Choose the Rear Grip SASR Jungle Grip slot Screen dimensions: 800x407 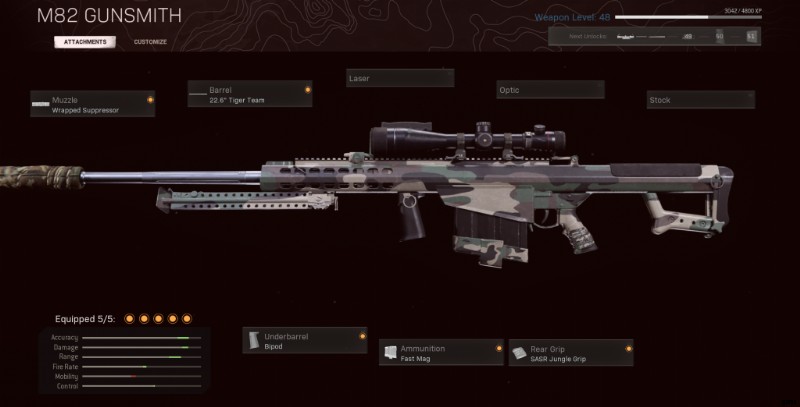[571, 353]
